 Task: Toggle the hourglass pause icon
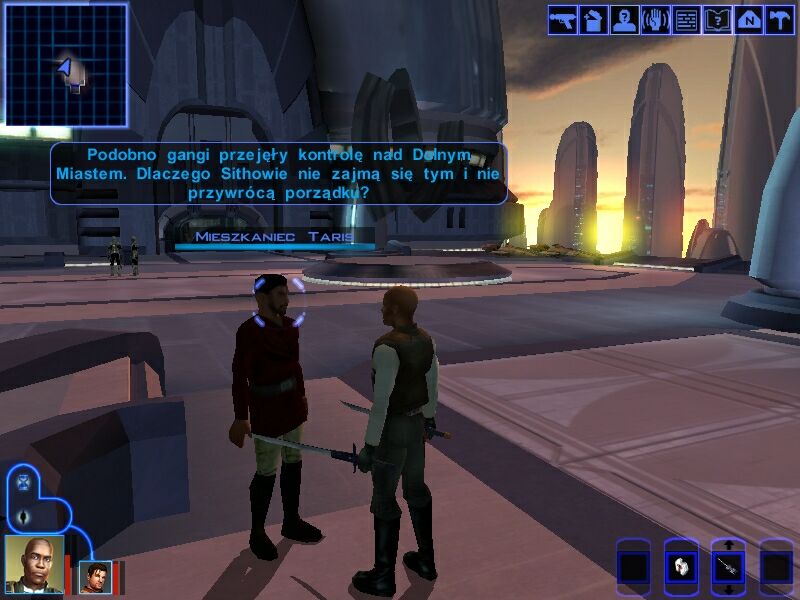pos(22,482)
